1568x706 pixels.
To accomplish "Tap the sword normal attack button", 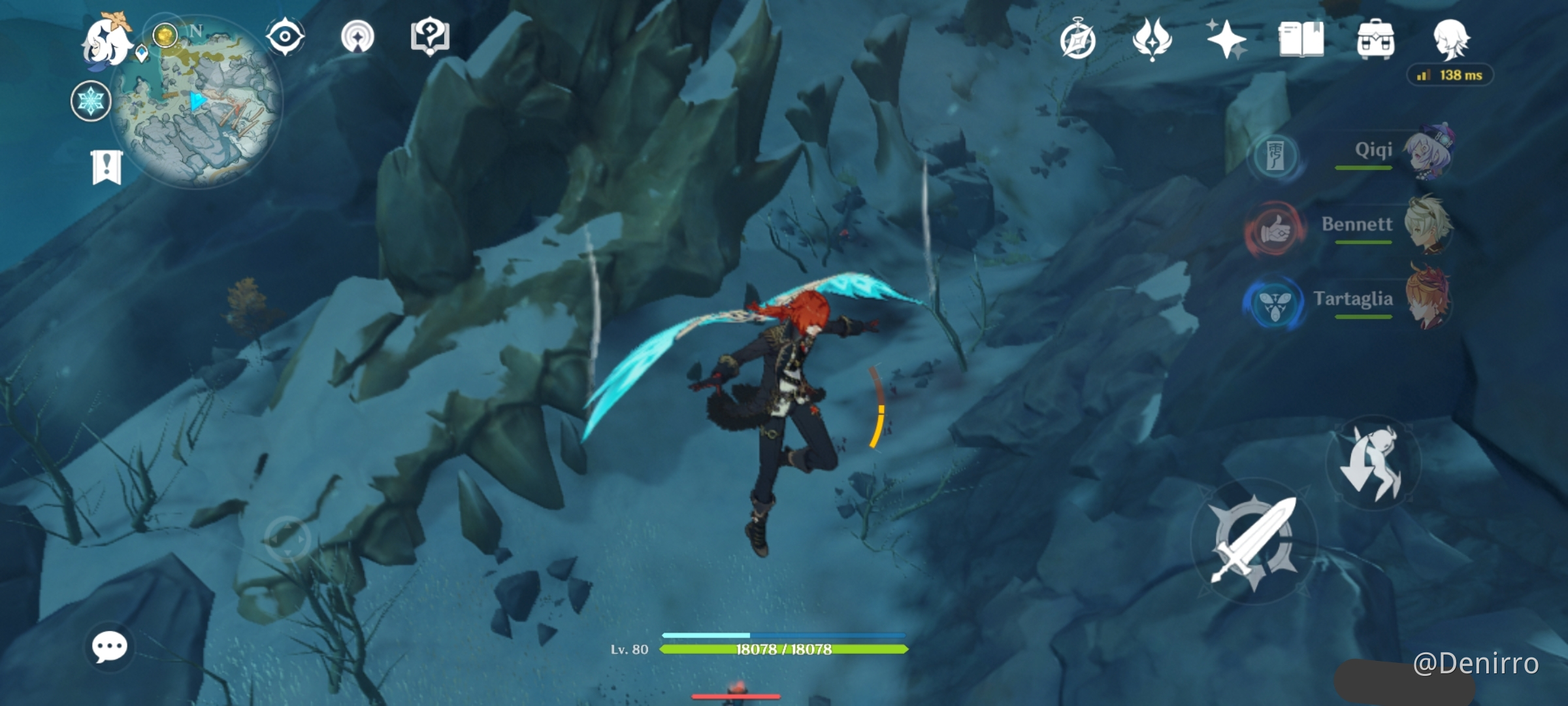I will [x=1254, y=541].
